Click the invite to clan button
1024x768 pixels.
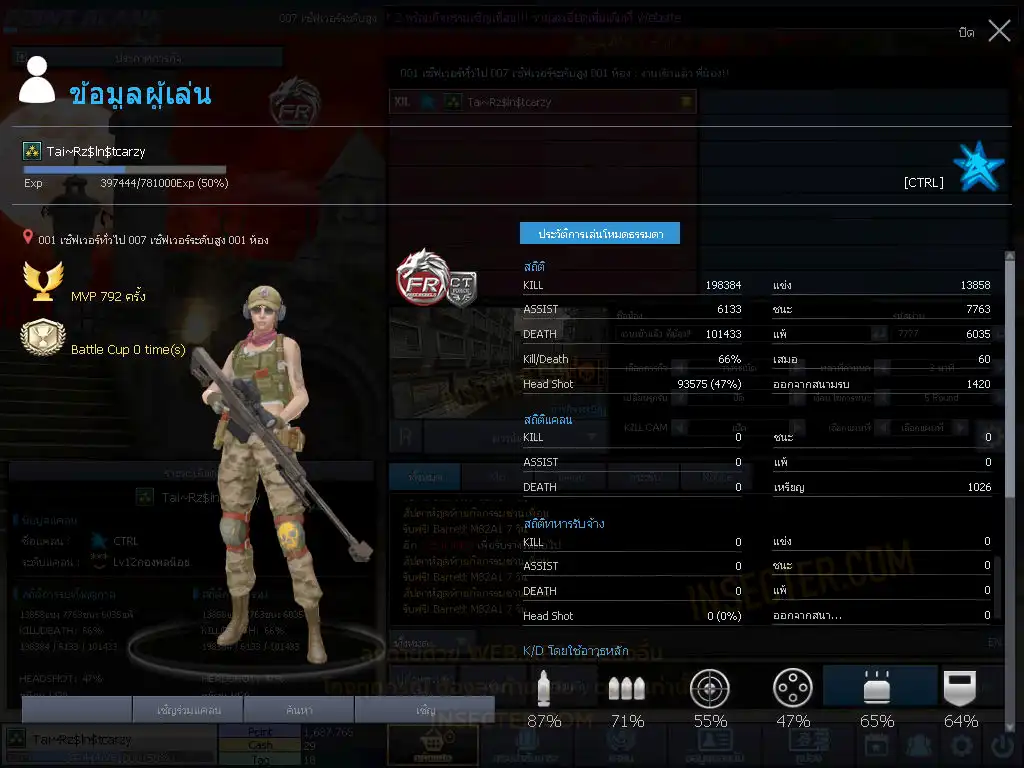coord(188,710)
